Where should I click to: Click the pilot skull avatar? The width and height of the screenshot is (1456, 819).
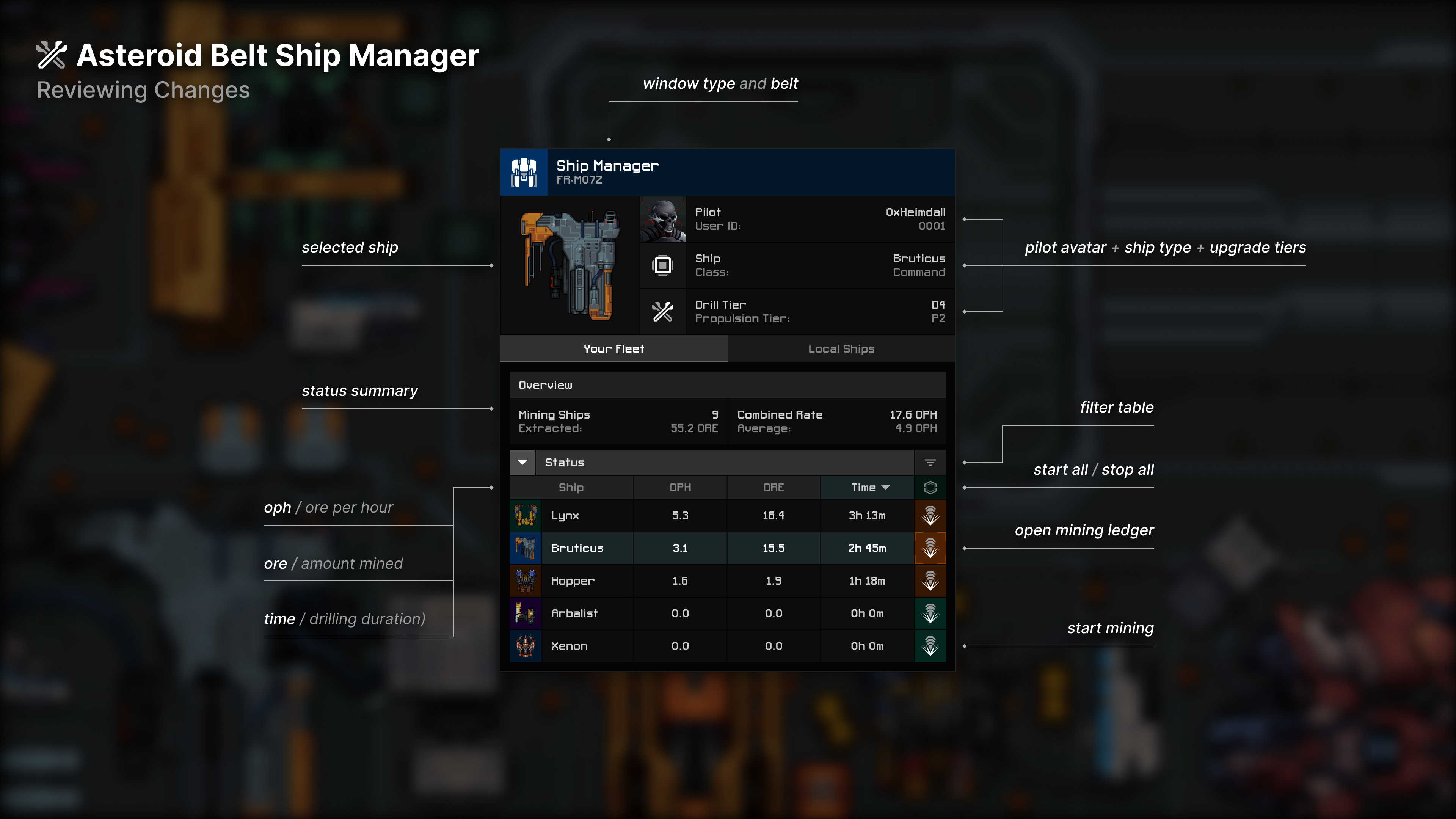662,219
